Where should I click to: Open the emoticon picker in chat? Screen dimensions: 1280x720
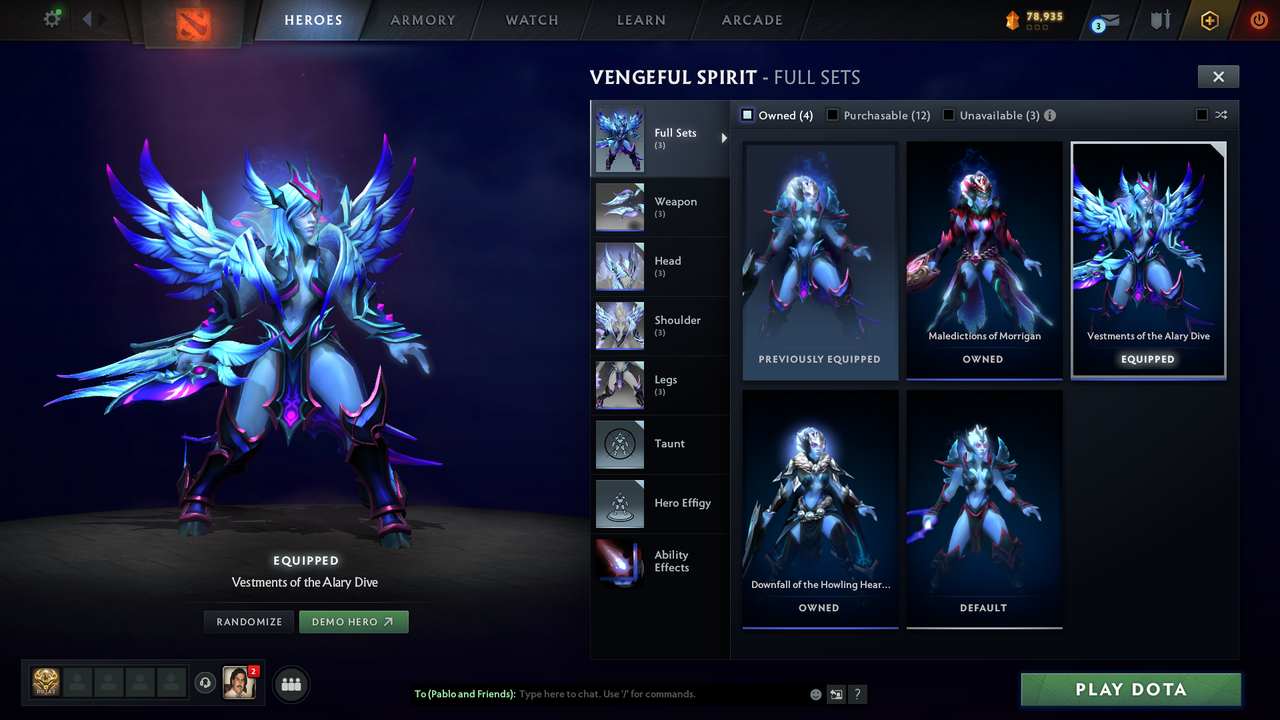pyautogui.click(x=815, y=693)
